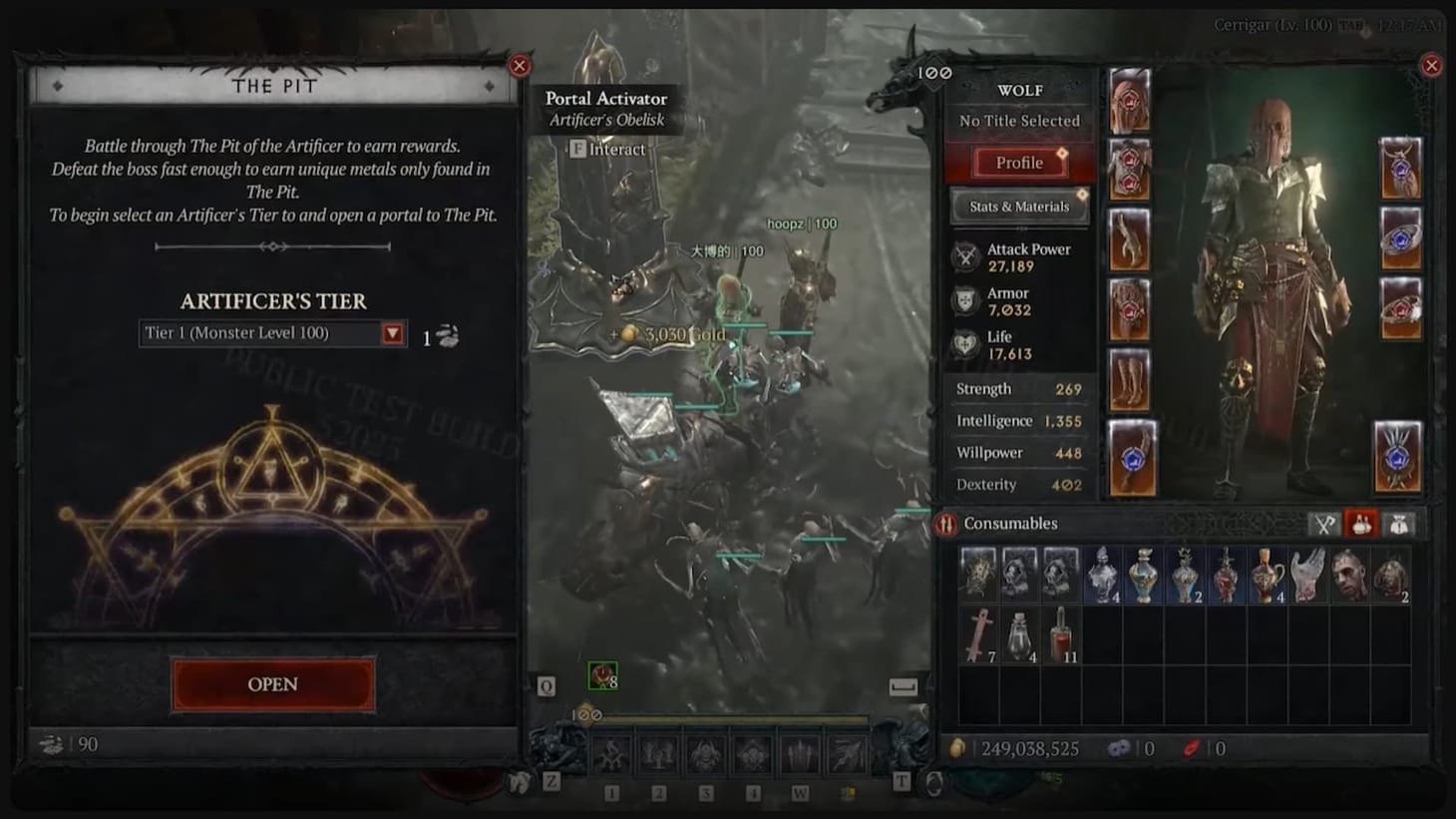Open the Stats & Materials panel
1456x819 pixels.
1018,205
